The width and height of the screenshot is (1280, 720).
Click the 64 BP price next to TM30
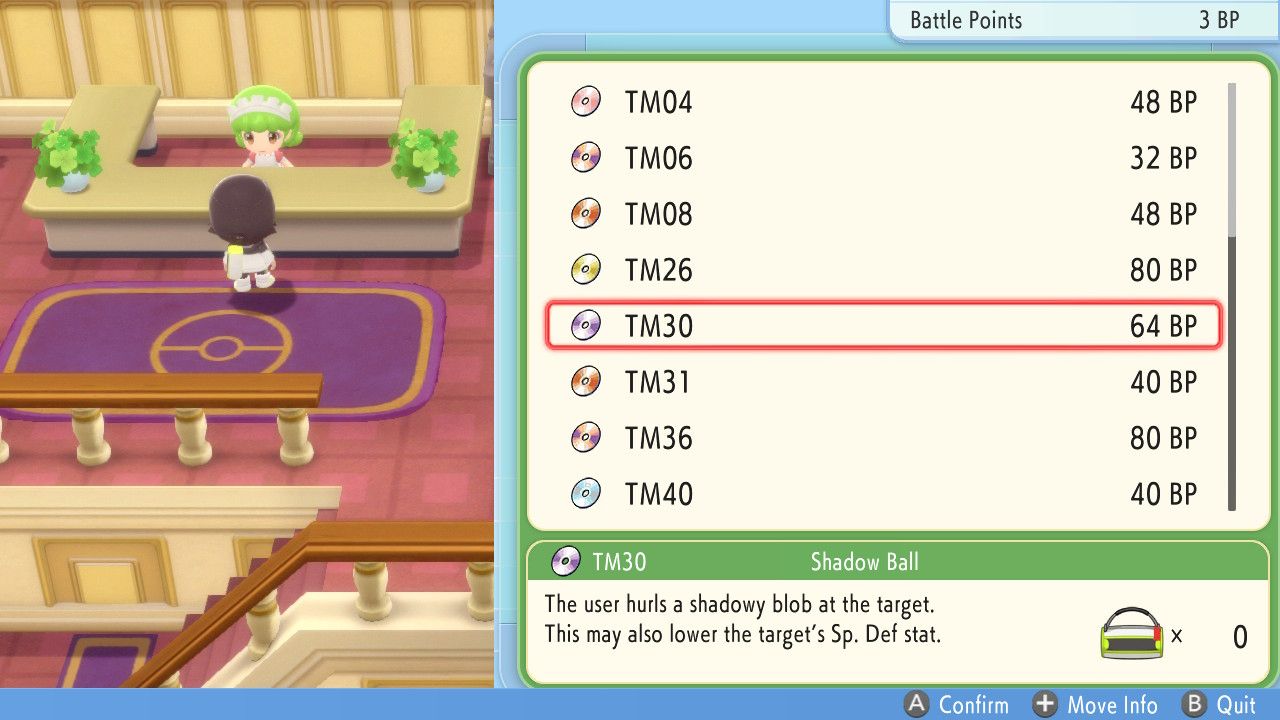[x=1163, y=325]
